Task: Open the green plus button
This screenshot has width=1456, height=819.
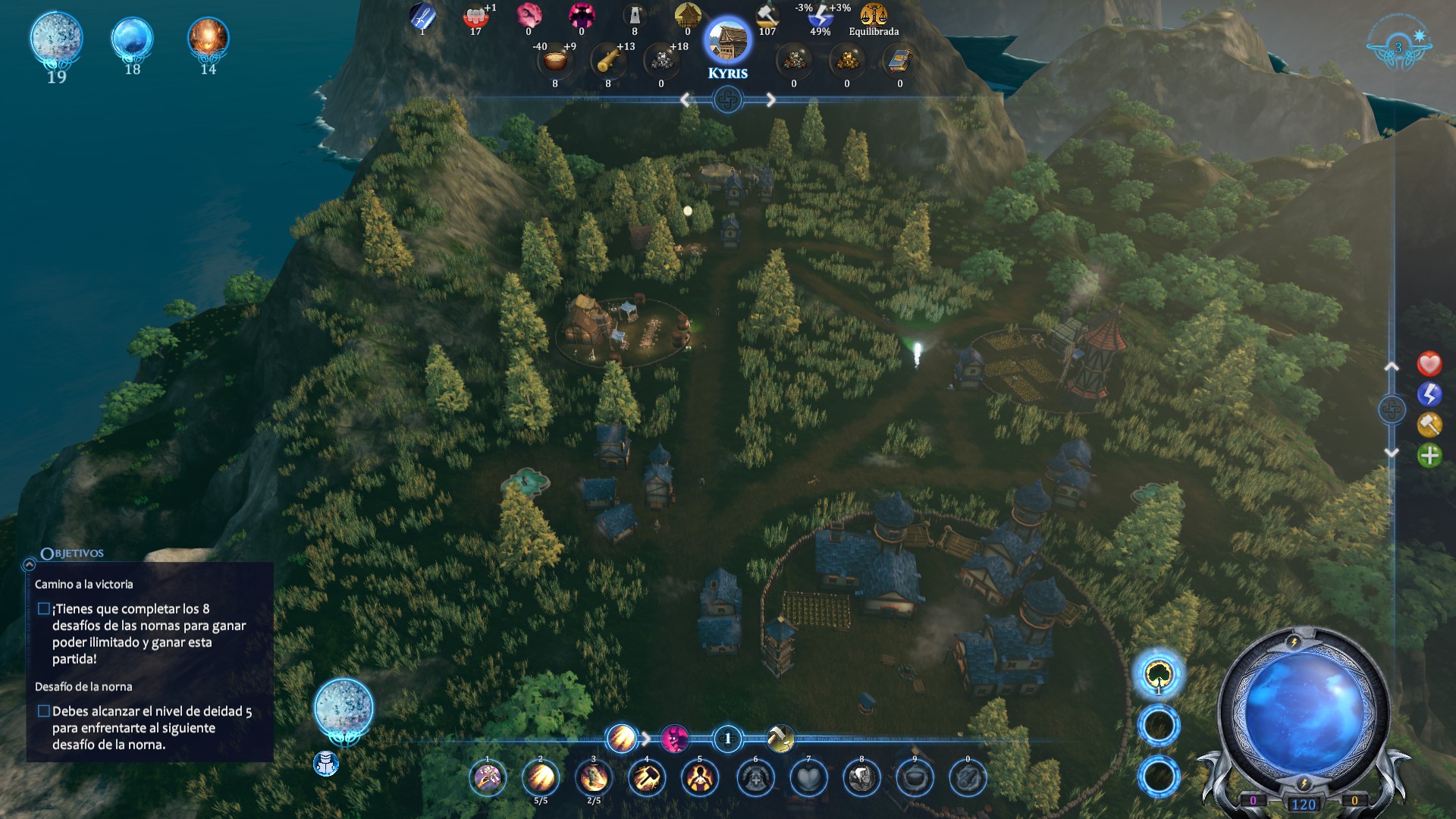Action: [1429, 456]
